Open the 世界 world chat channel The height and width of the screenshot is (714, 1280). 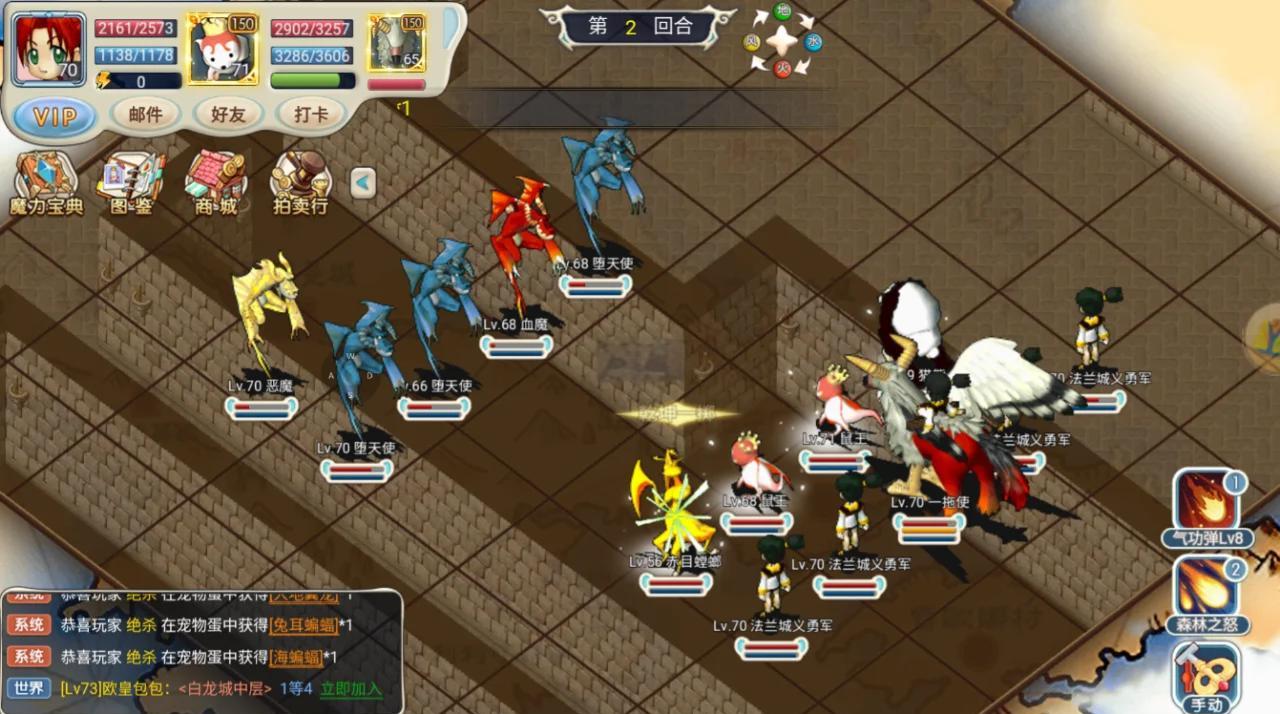[28, 688]
